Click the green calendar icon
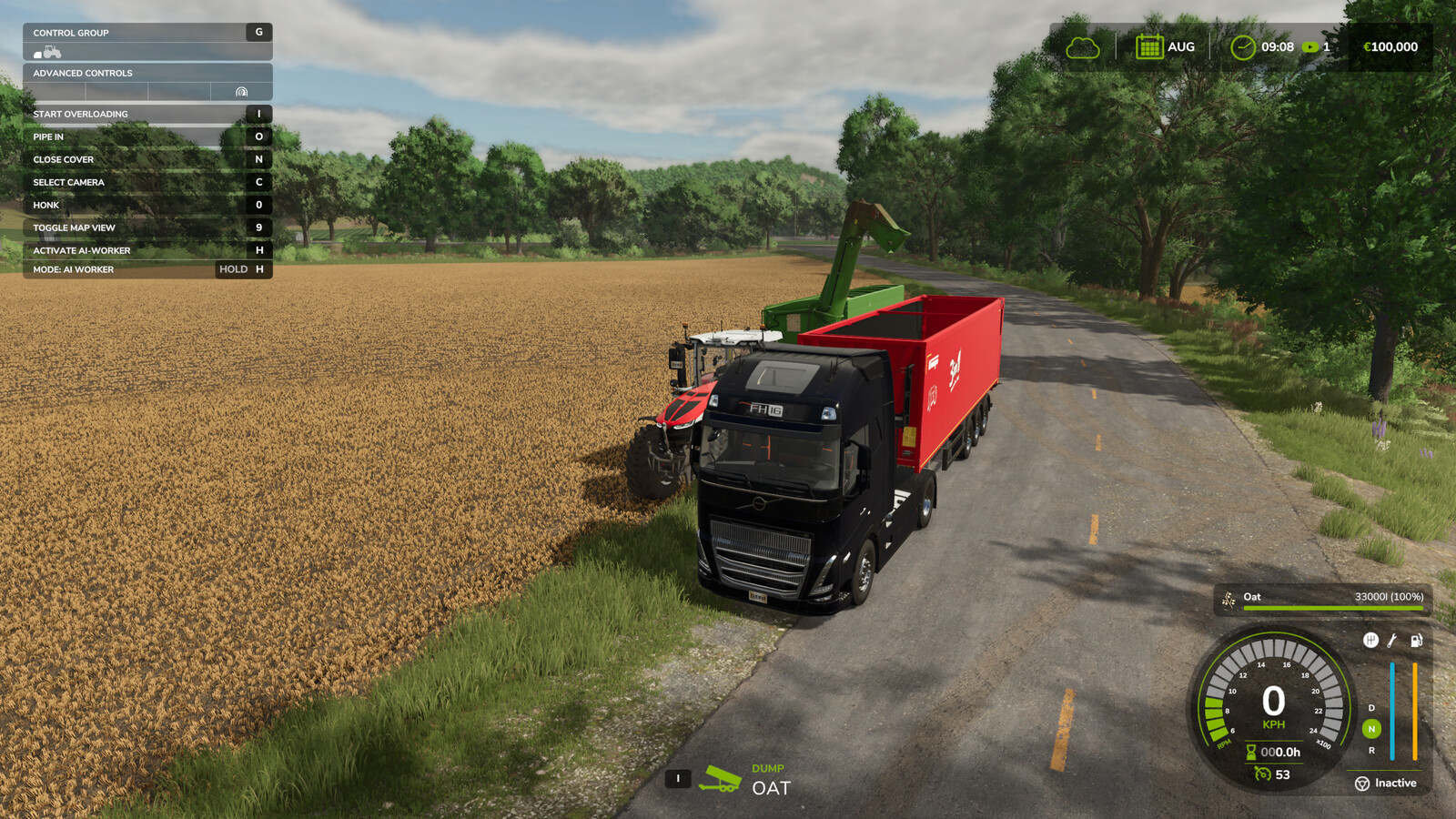1456x819 pixels. click(1149, 46)
